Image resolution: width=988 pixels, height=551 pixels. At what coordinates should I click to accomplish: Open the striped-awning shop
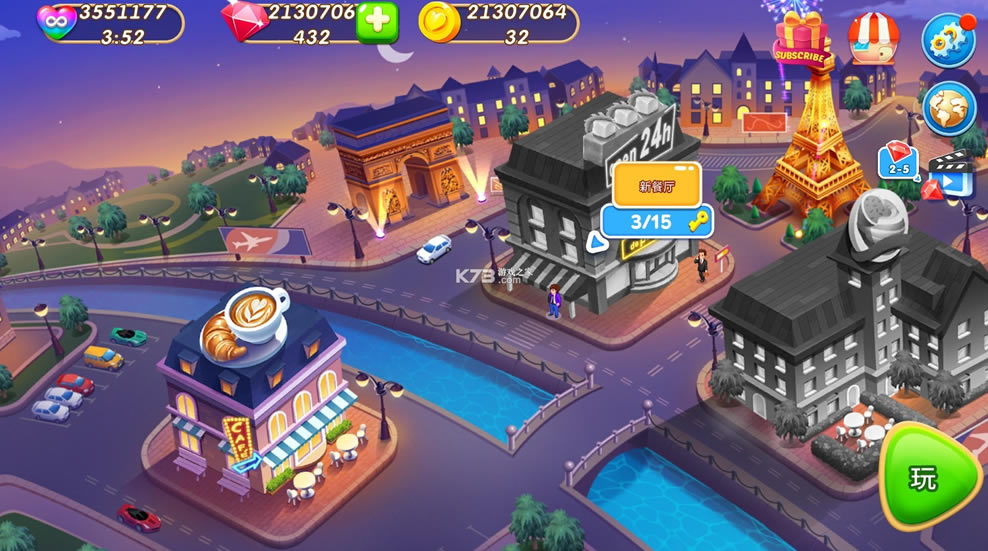coord(873,38)
